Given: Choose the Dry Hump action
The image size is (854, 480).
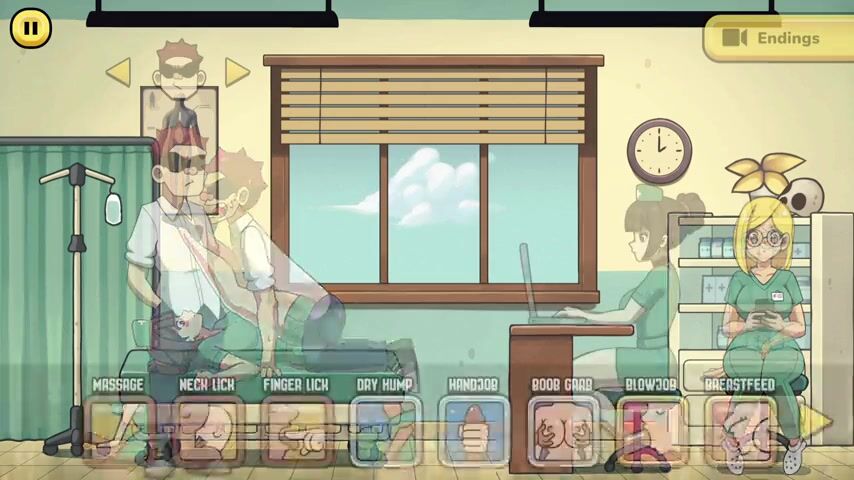Looking at the screenshot, I should [385, 431].
